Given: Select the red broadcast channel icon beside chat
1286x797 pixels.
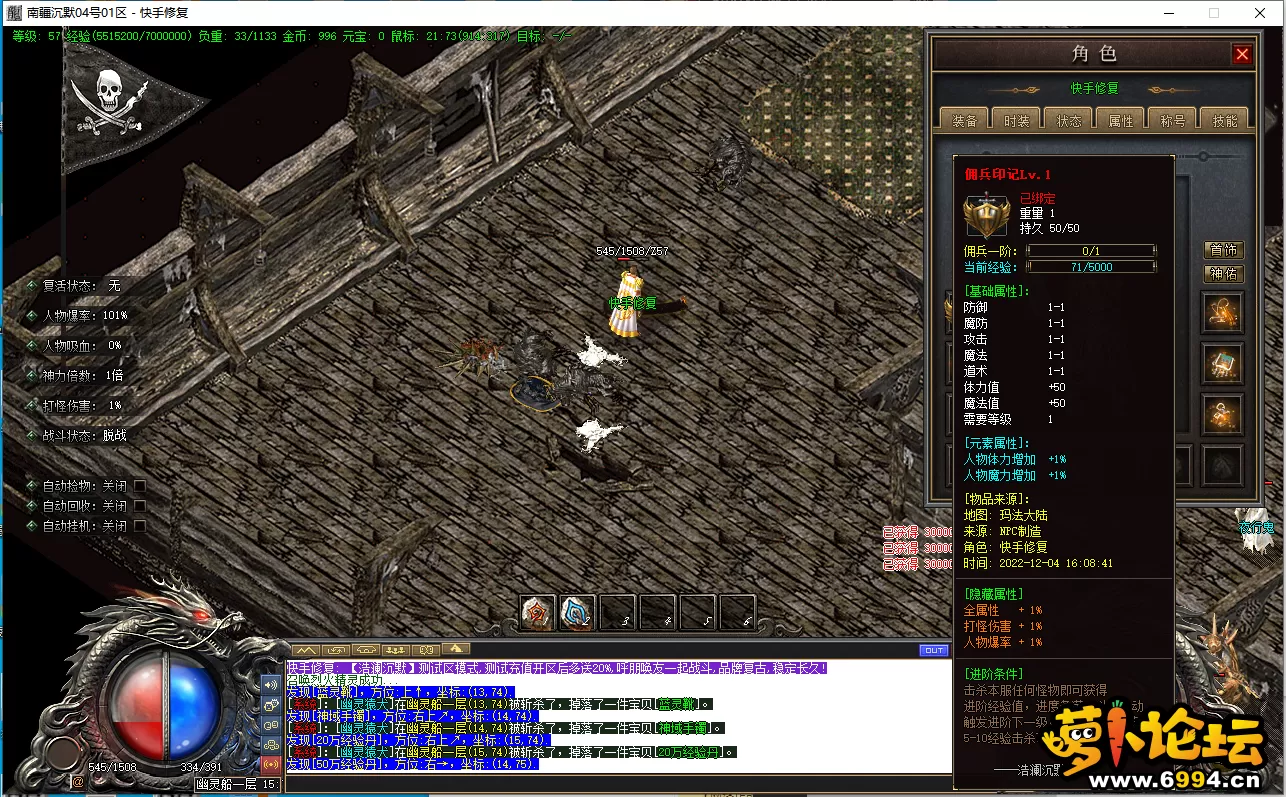Looking at the screenshot, I should 271,764.
